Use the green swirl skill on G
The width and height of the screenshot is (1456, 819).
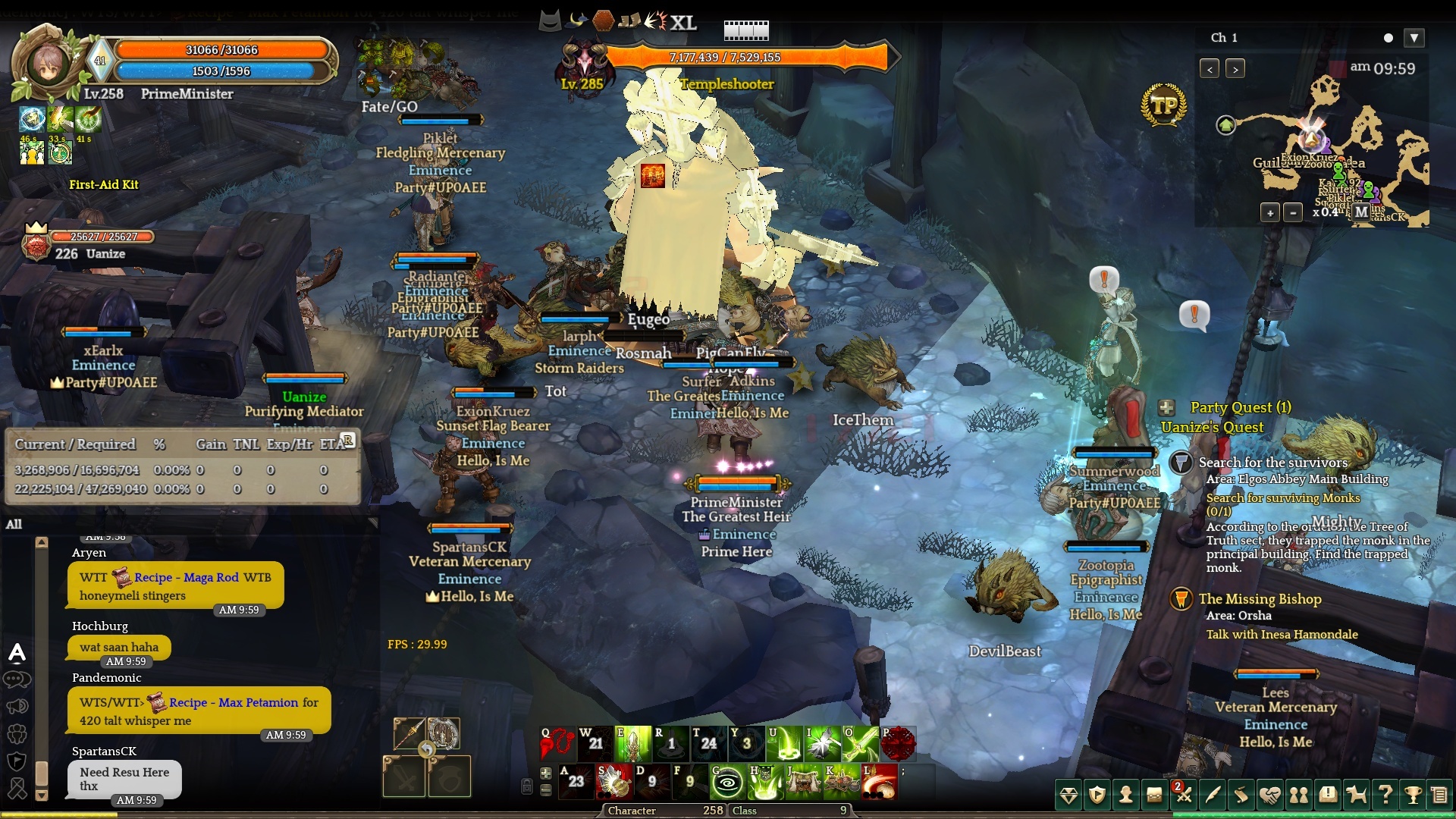[726, 782]
